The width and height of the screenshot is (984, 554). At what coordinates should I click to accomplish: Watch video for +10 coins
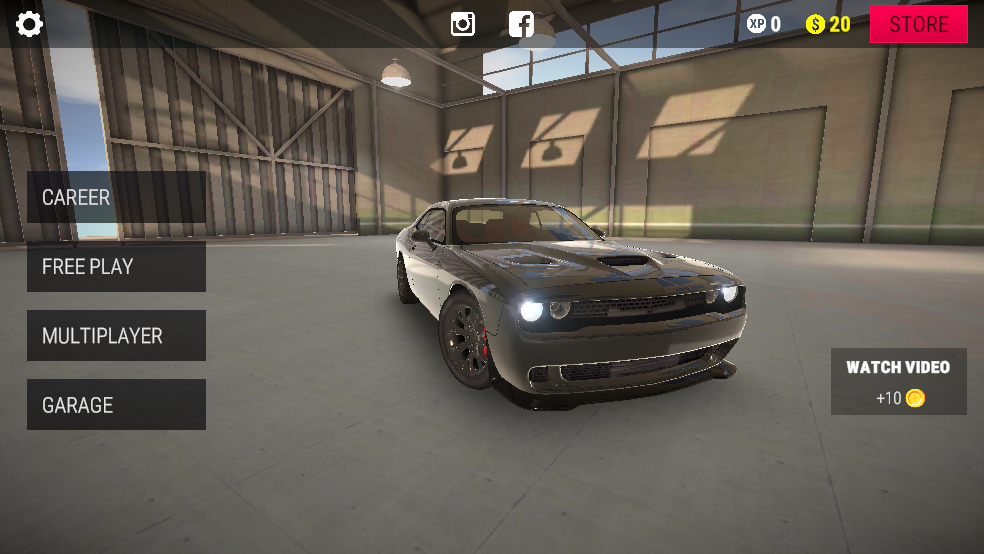click(x=898, y=381)
